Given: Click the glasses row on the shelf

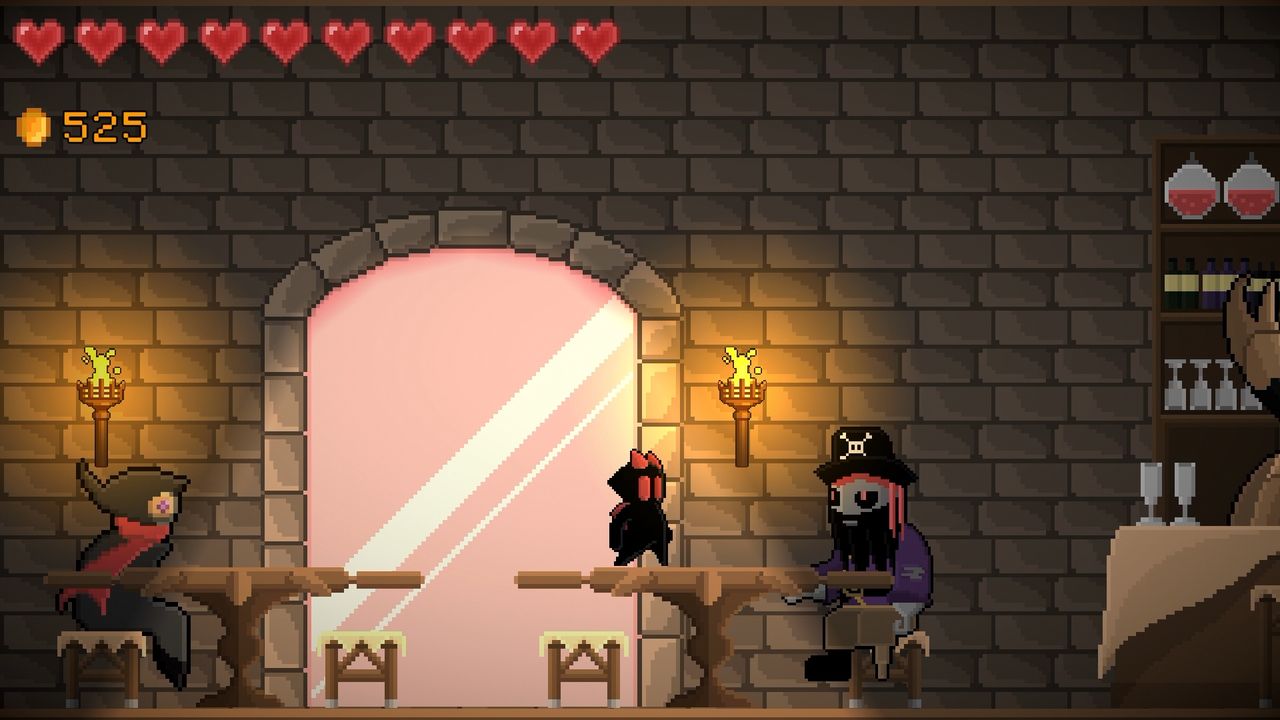Looking at the screenshot, I should [1195, 380].
